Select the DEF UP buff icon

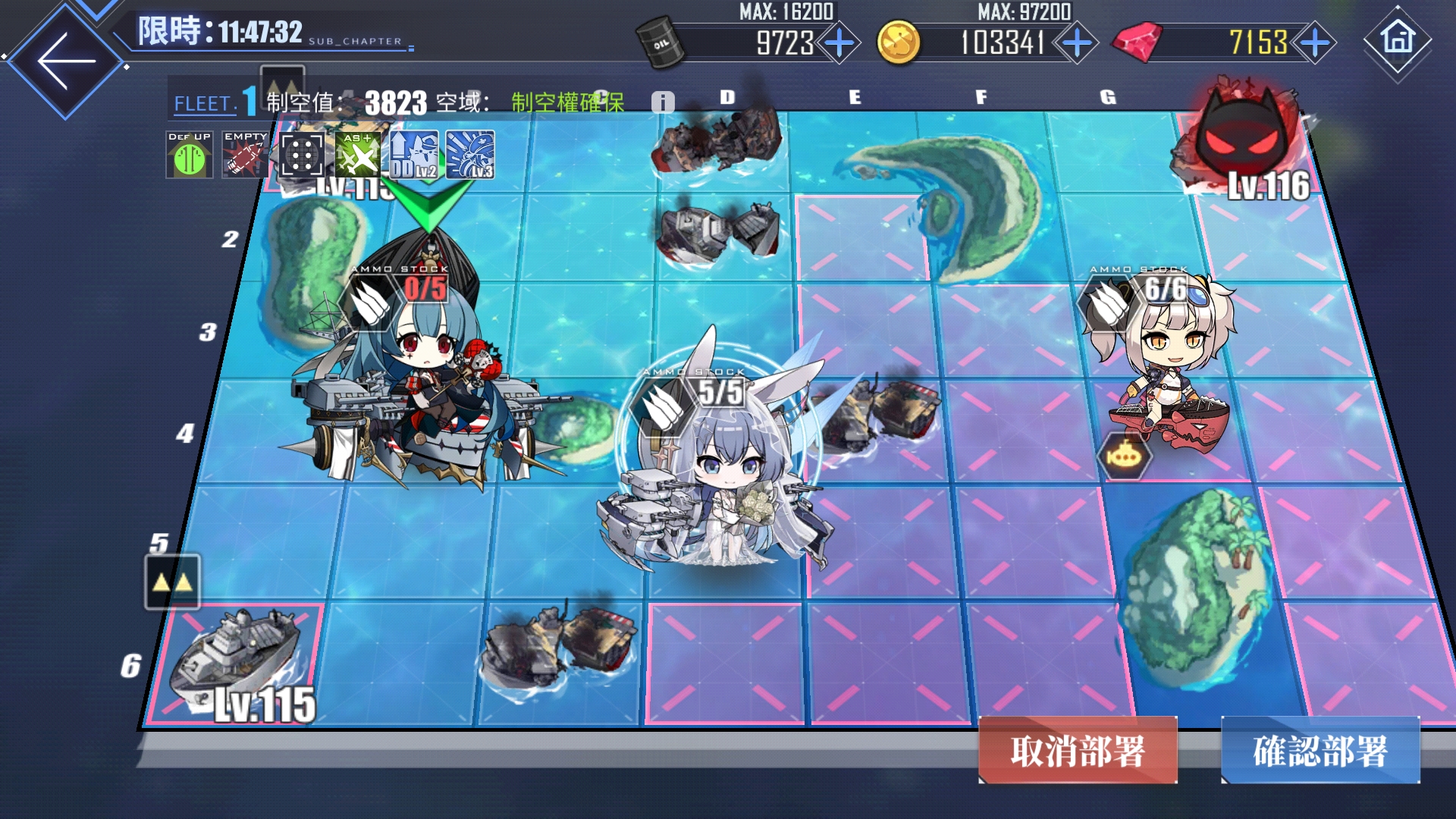(x=190, y=155)
